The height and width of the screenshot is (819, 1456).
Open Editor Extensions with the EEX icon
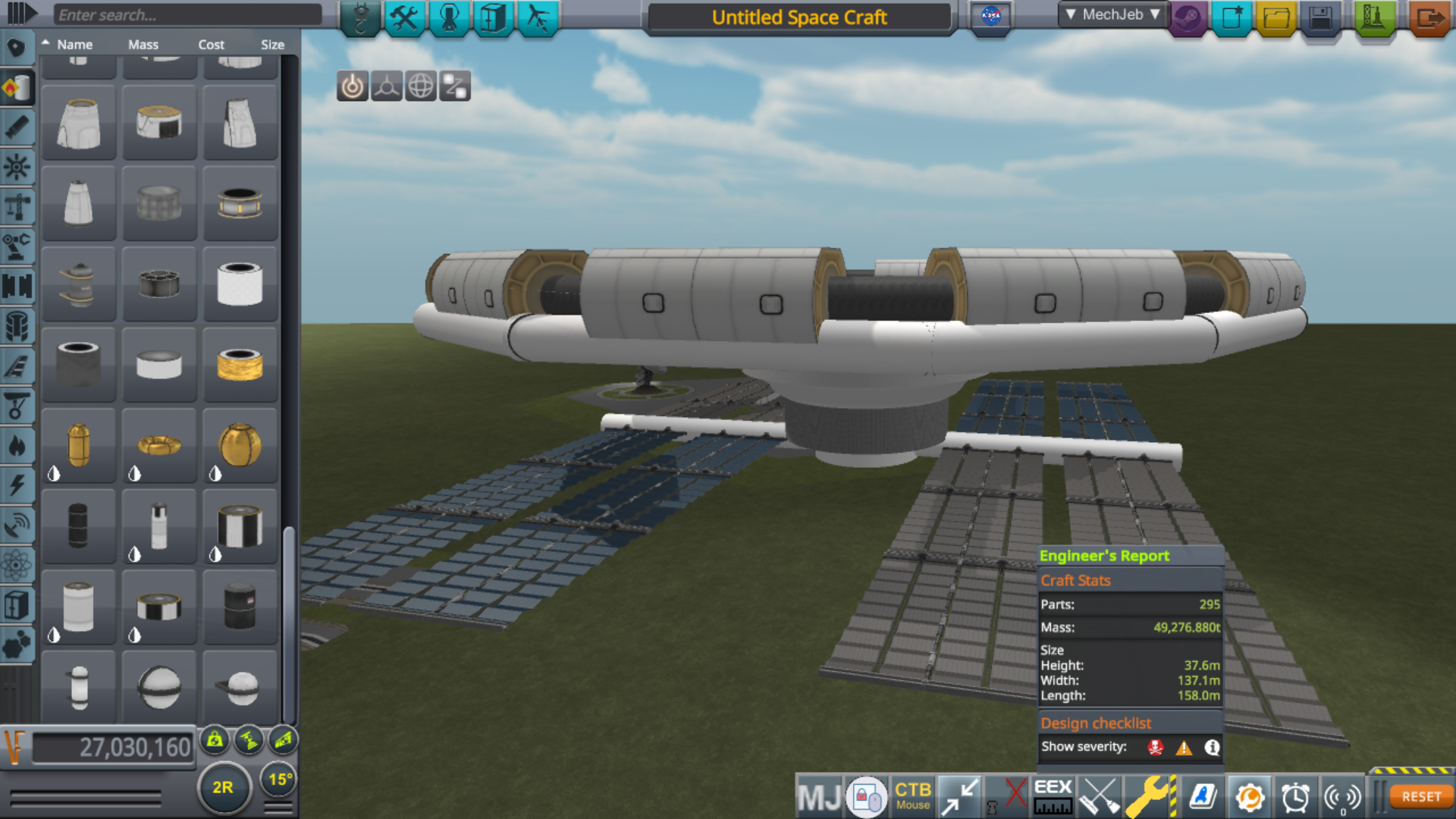point(1053,796)
